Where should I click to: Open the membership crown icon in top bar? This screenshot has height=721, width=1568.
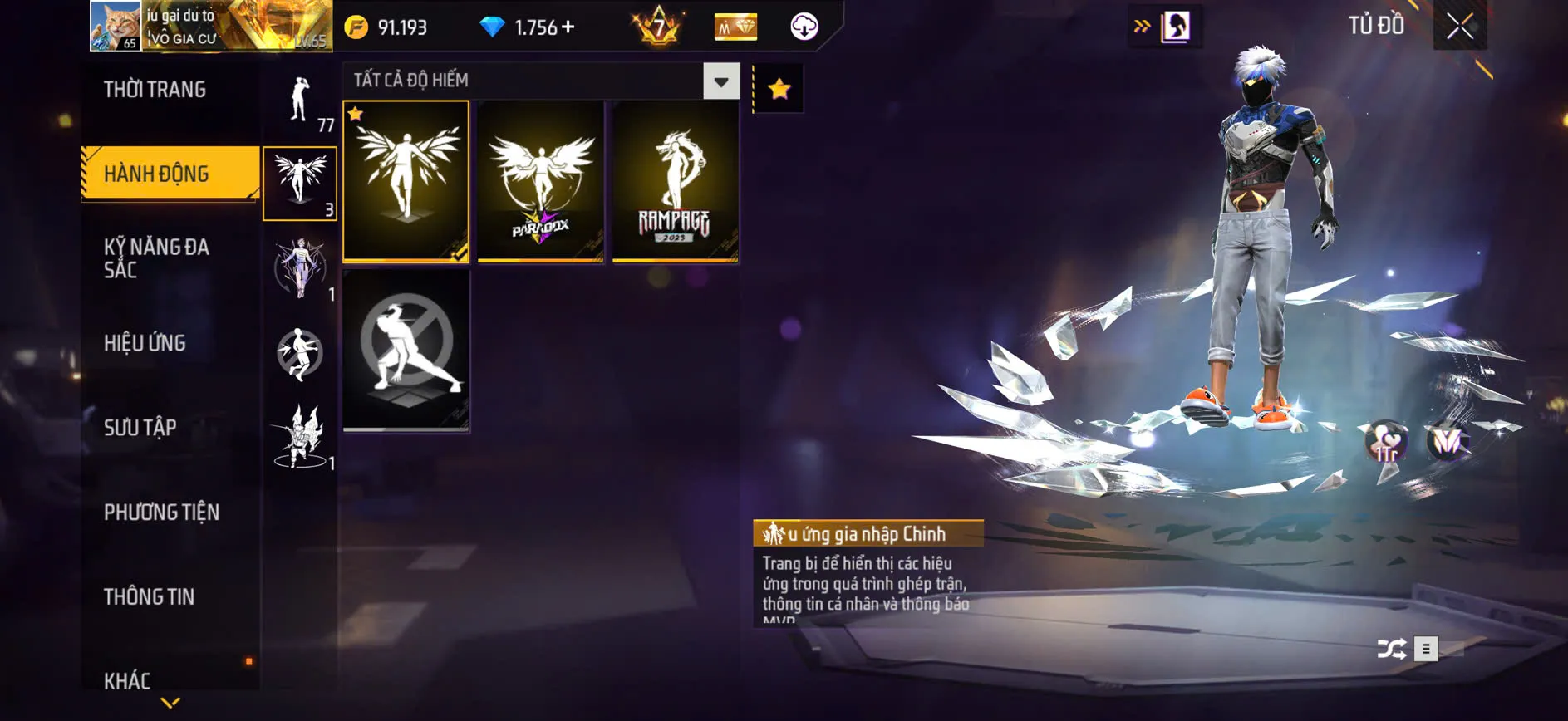click(x=735, y=27)
